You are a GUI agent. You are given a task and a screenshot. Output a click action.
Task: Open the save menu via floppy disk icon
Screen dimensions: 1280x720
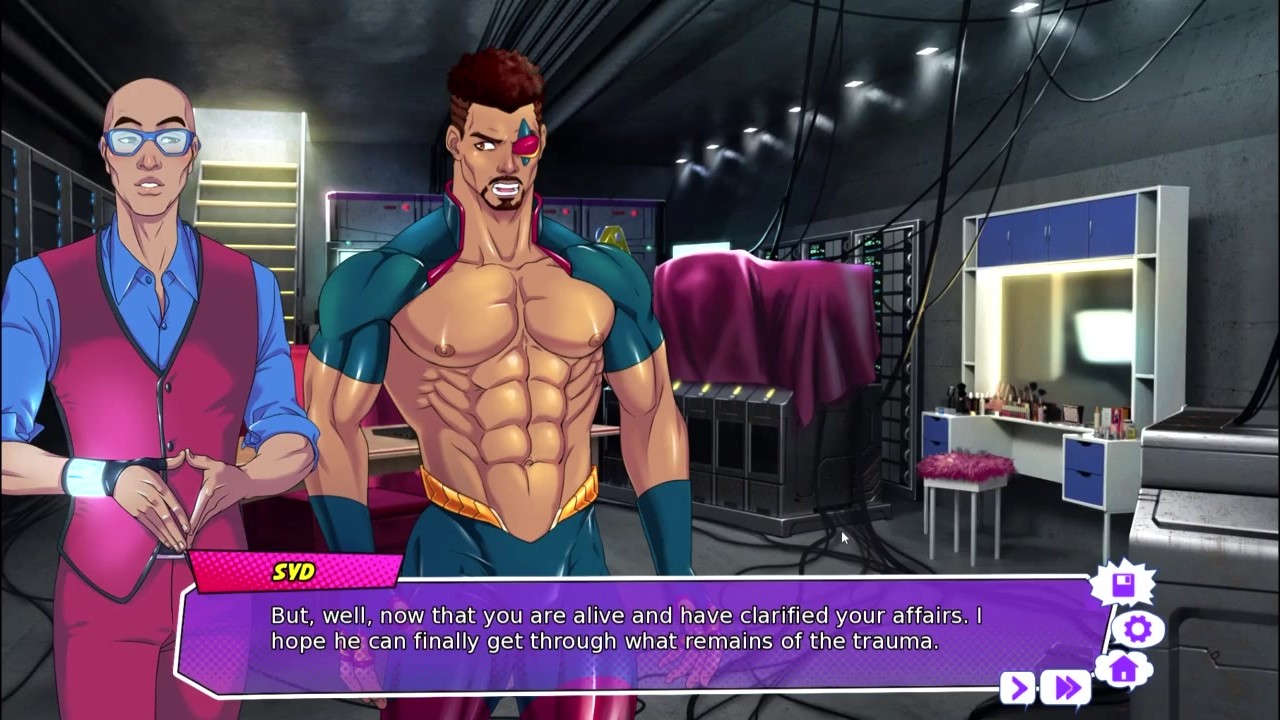[1122, 585]
